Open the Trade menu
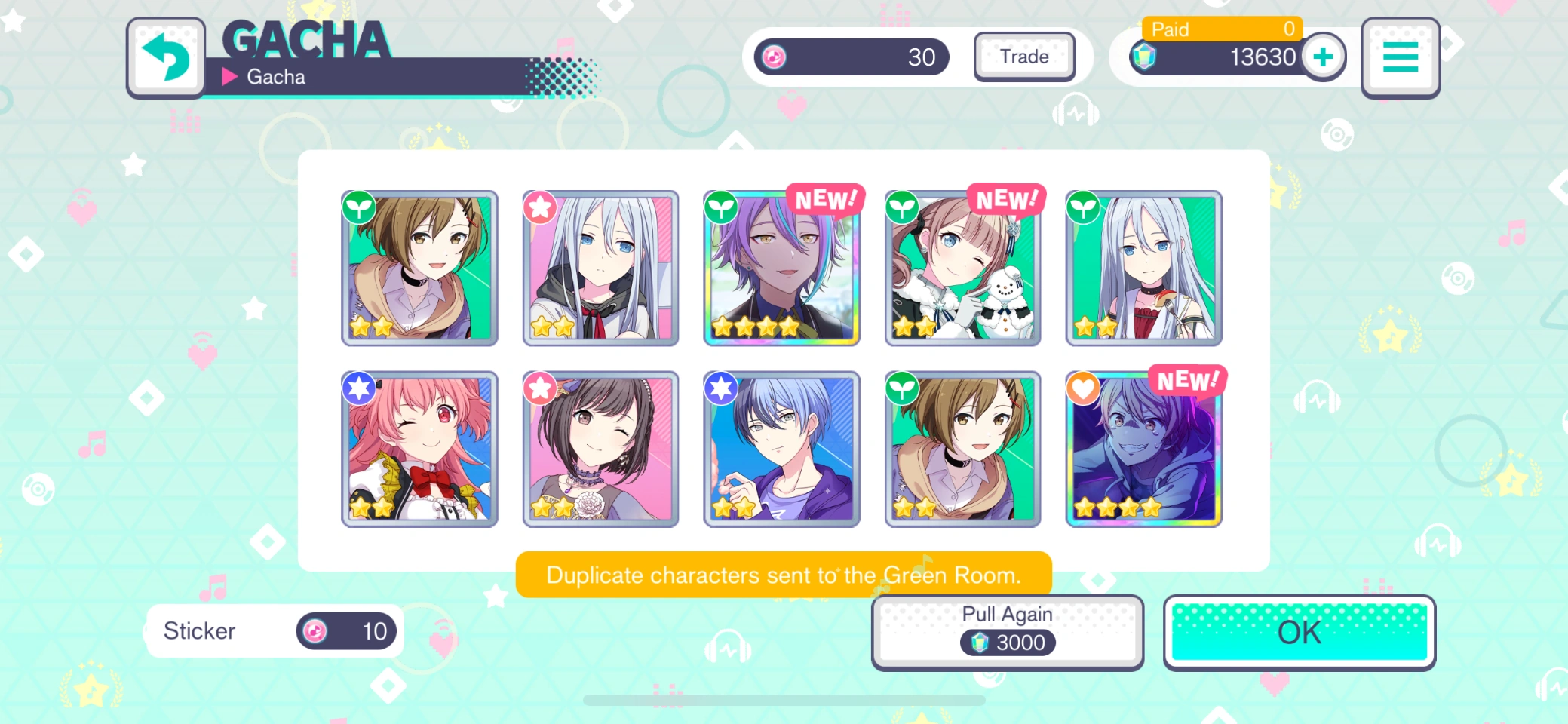This screenshot has width=1568, height=724. click(1024, 57)
